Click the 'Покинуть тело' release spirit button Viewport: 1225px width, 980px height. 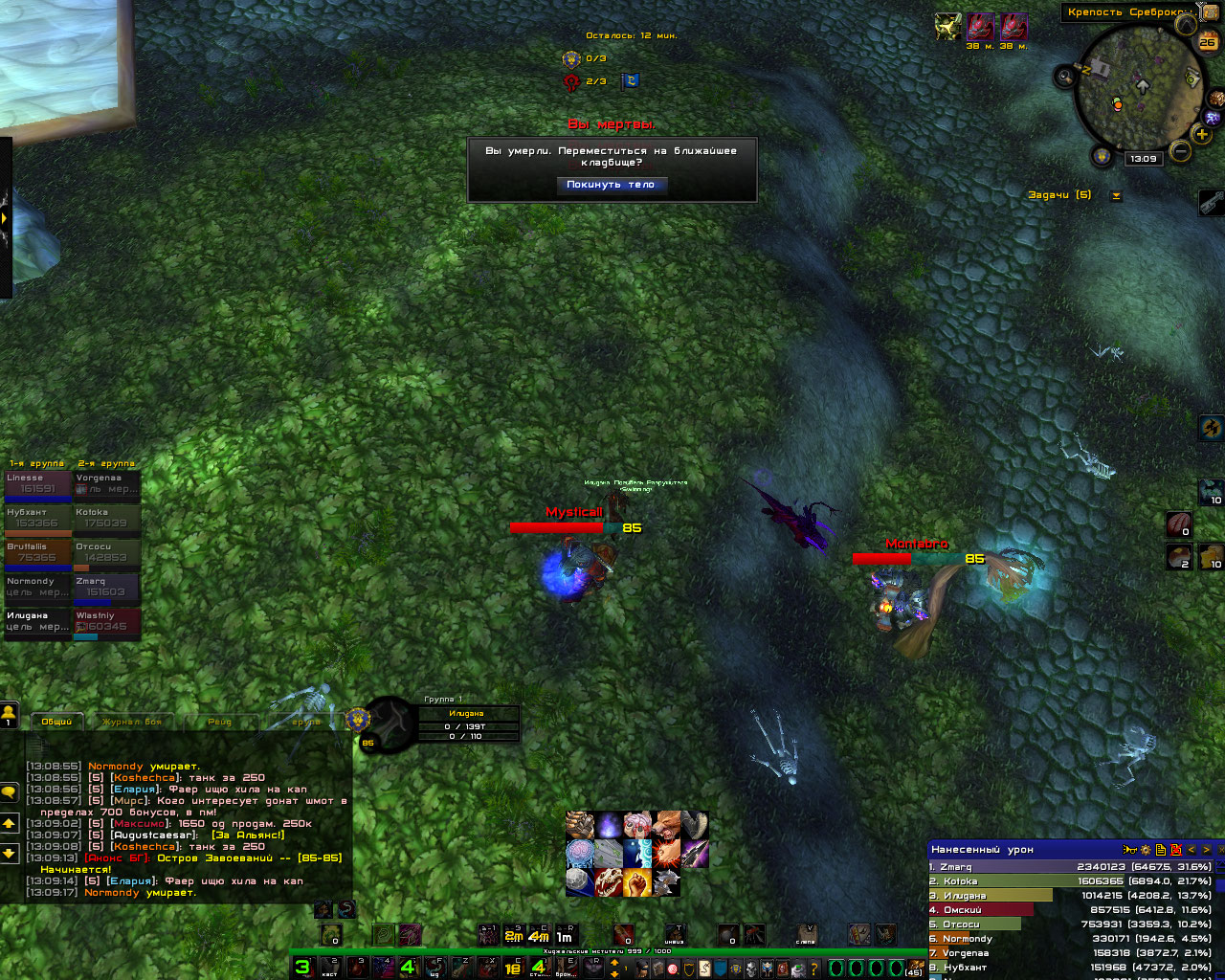[x=611, y=185]
